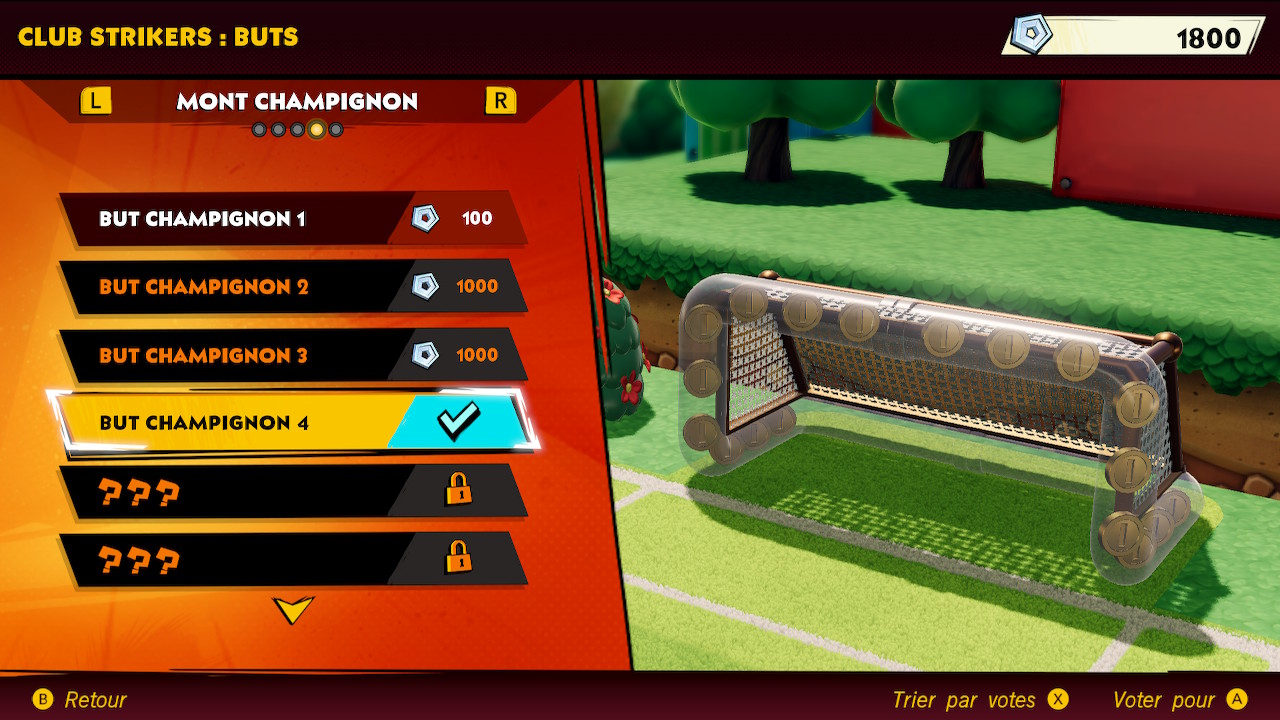Image resolution: width=1280 pixels, height=720 pixels.
Task: Pick the But Champignon 3 entry
Action: click(x=292, y=355)
